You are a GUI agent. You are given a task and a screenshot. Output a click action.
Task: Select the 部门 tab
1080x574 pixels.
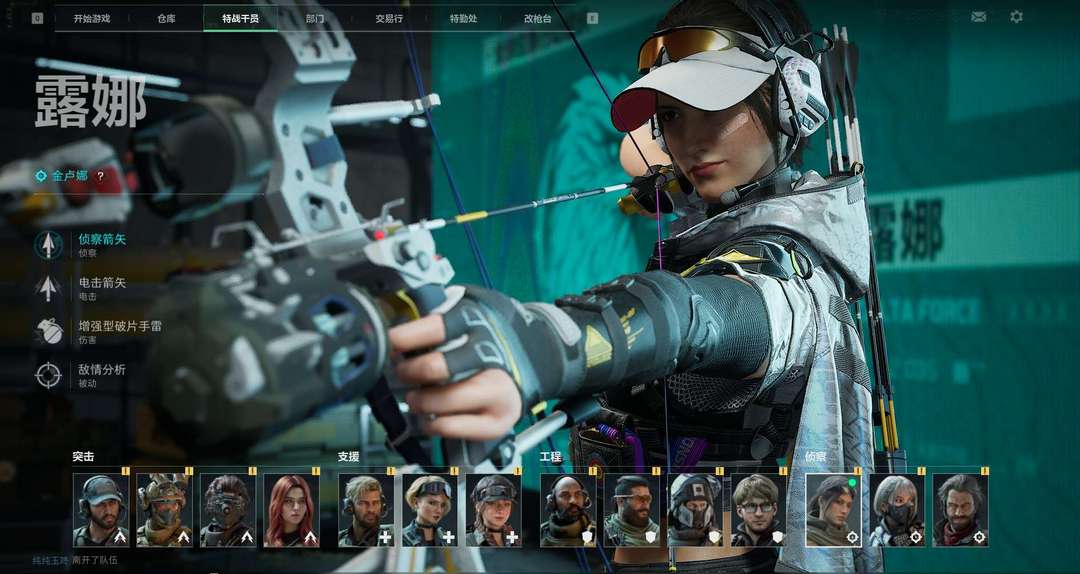pyautogui.click(x=315, y=18)
